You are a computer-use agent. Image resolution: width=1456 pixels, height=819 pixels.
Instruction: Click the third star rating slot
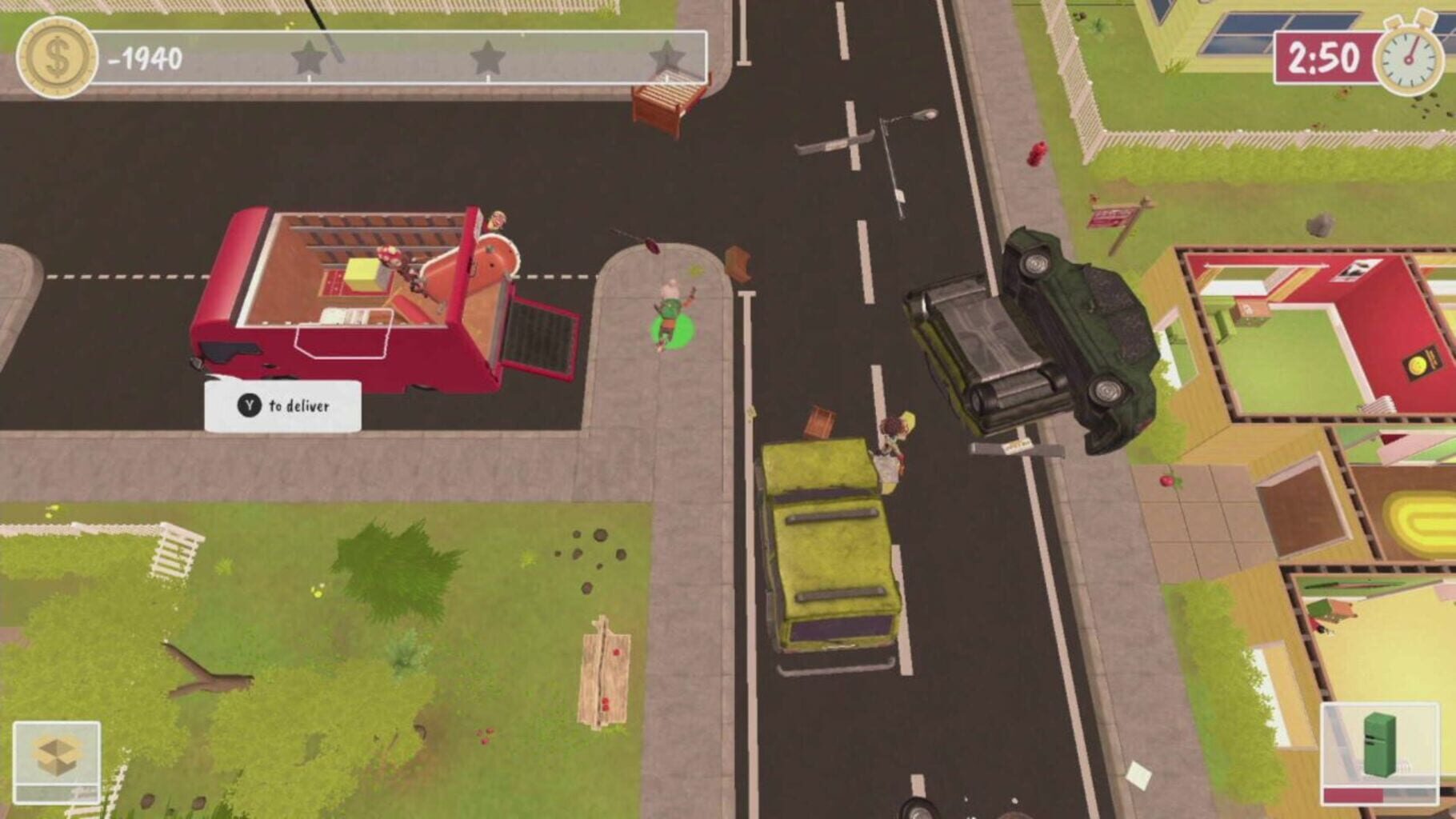click(666, 58)
